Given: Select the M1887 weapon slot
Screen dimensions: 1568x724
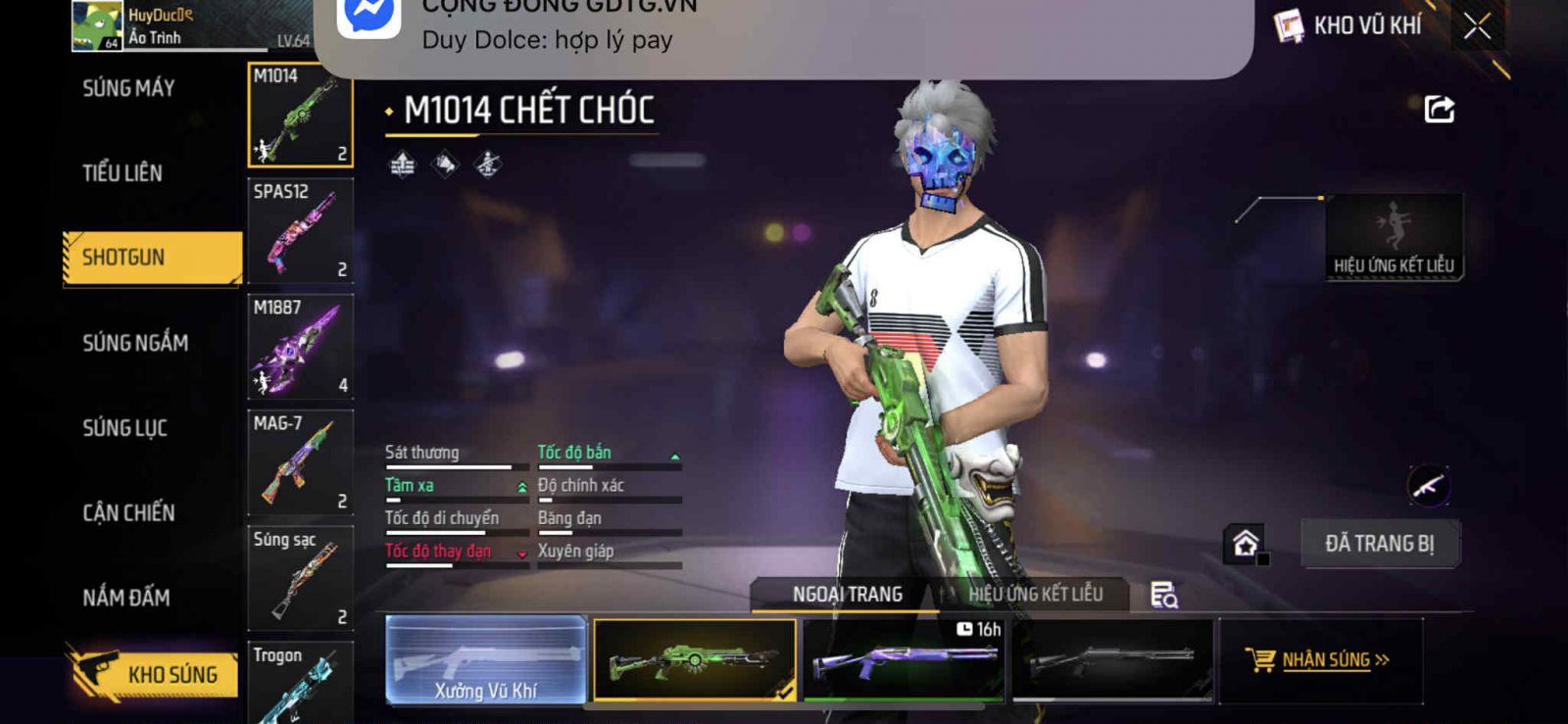Looking at the screenshot, I should (300, 346).
